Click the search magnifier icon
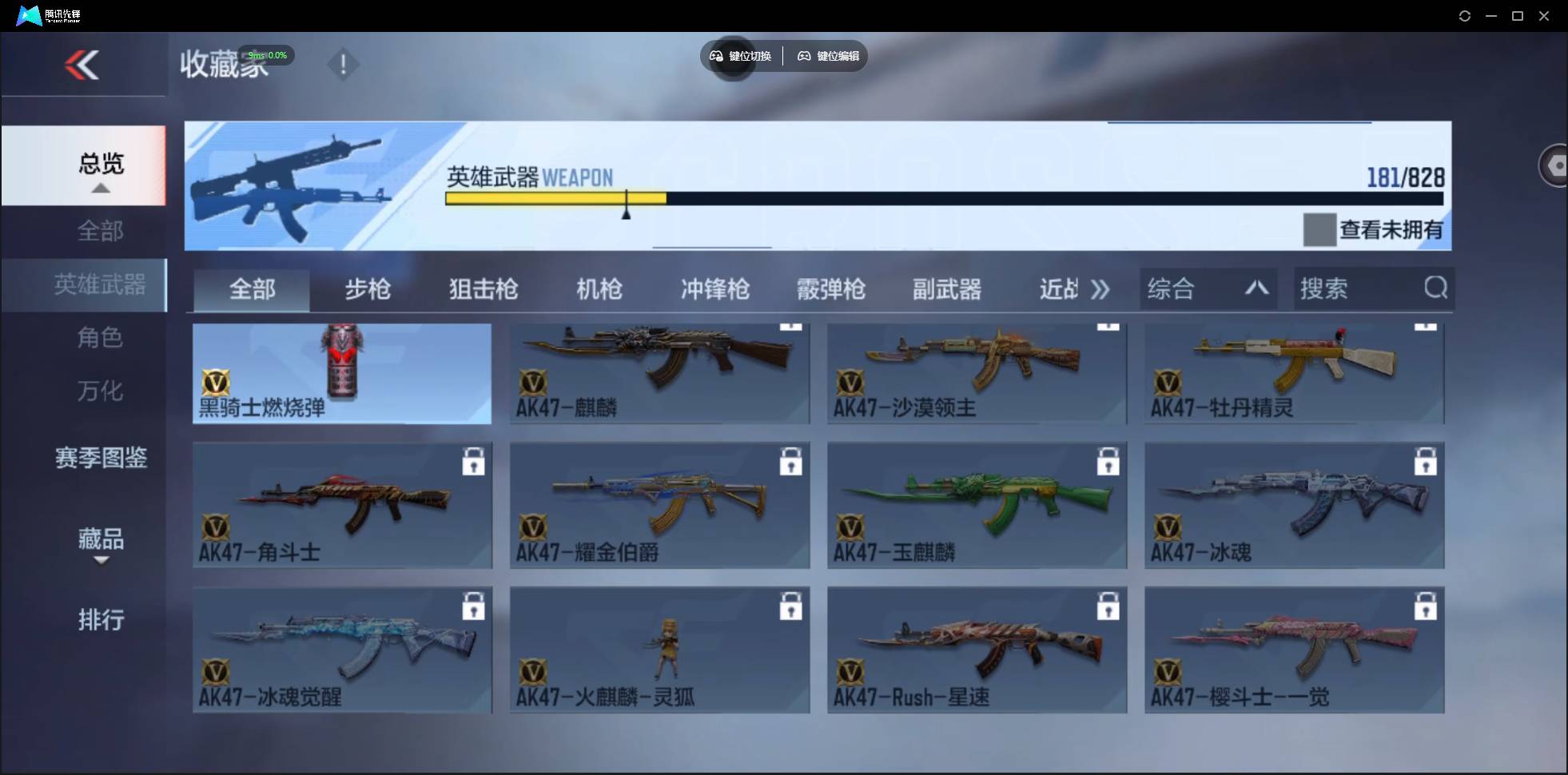Viewport: 1568px width, 775px height. click(1436, 288)
